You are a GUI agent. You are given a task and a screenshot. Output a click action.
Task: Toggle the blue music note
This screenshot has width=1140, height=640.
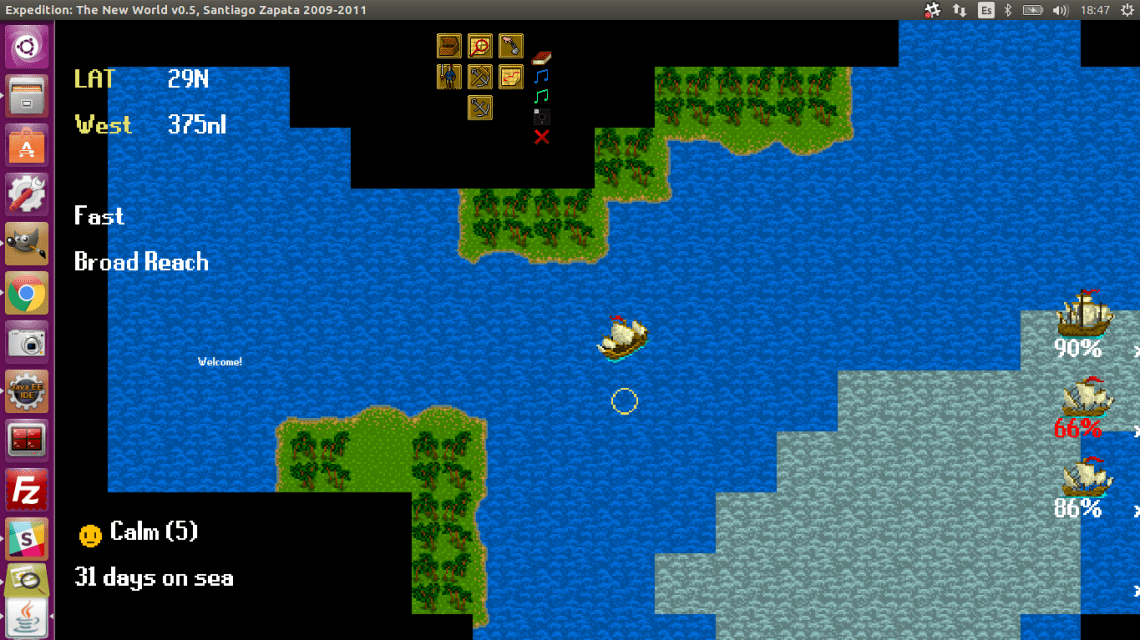tap(542, 76)
